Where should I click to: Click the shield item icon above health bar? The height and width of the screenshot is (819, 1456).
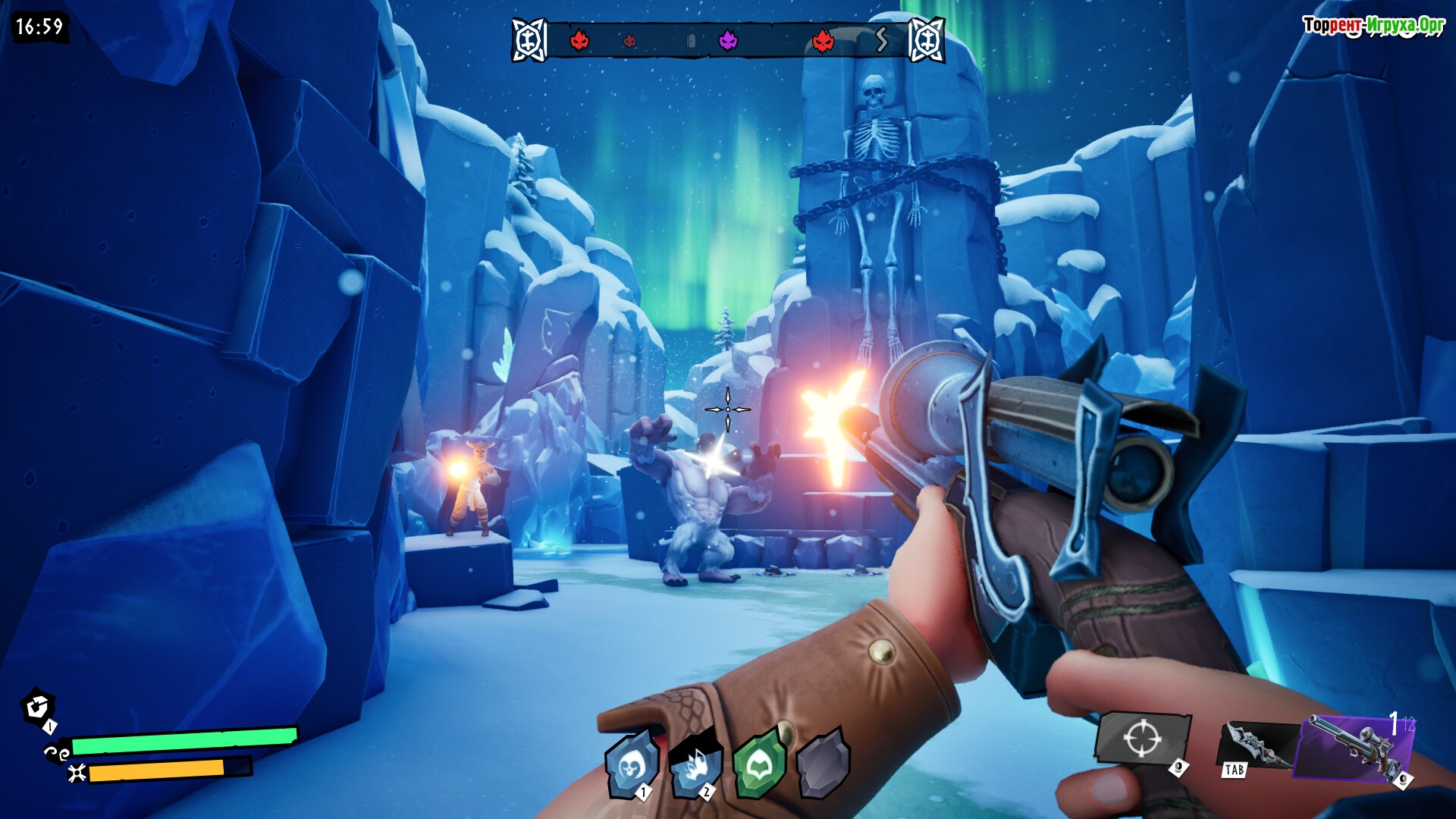coord(37,708)
